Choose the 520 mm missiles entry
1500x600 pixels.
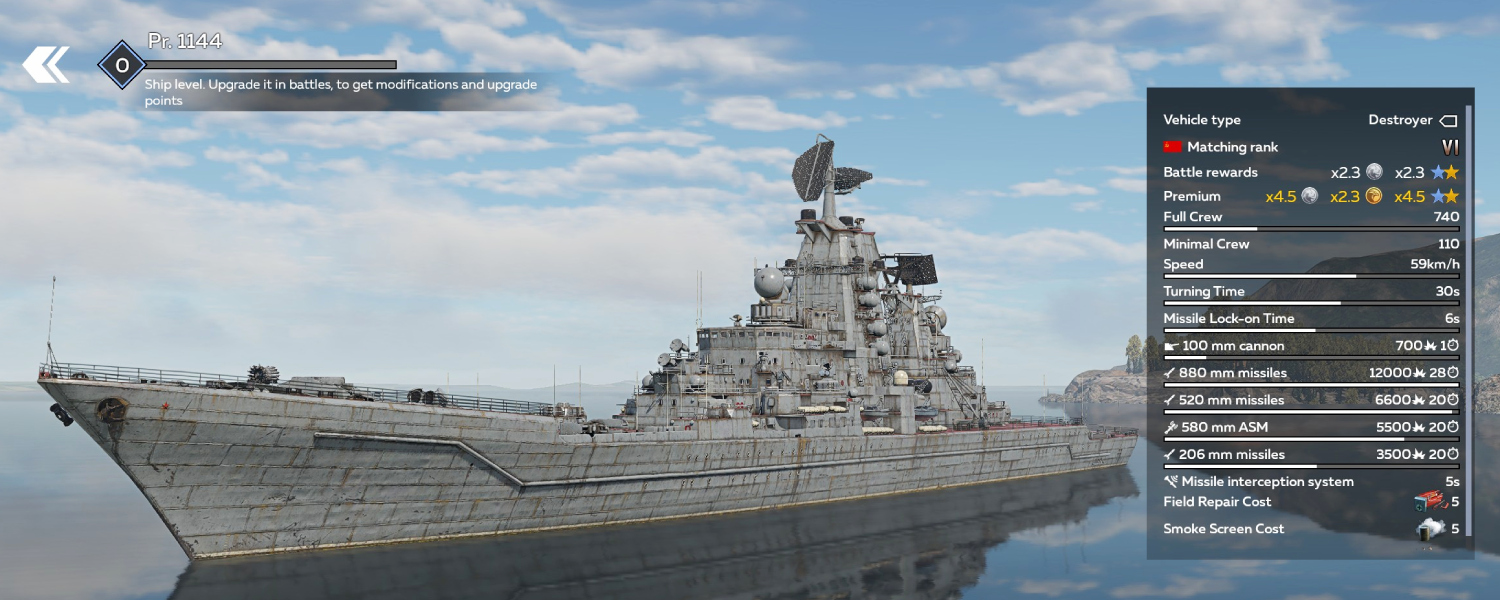[x=1310, y=400]
